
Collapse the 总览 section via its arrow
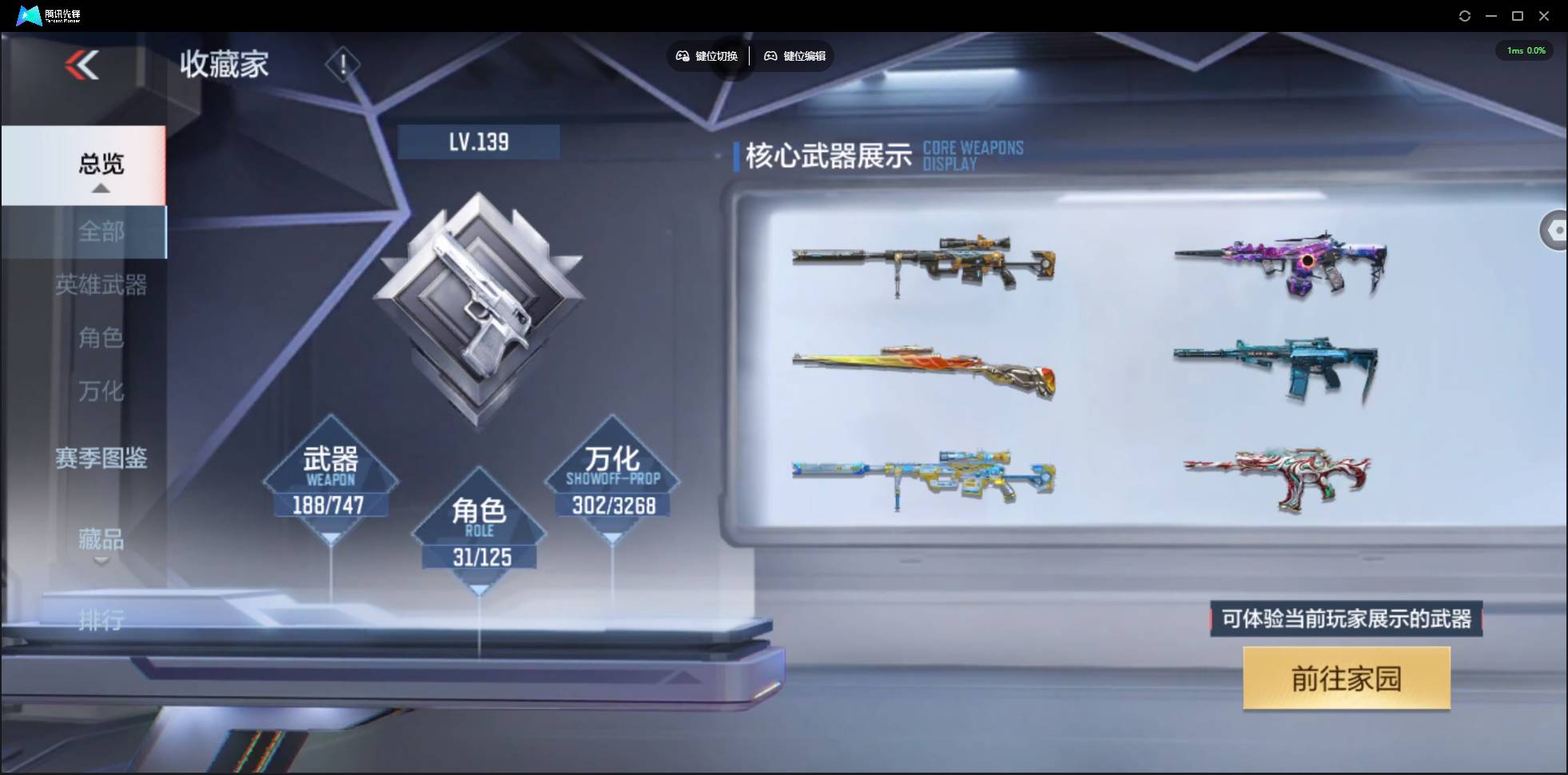(x=100, y=189)
